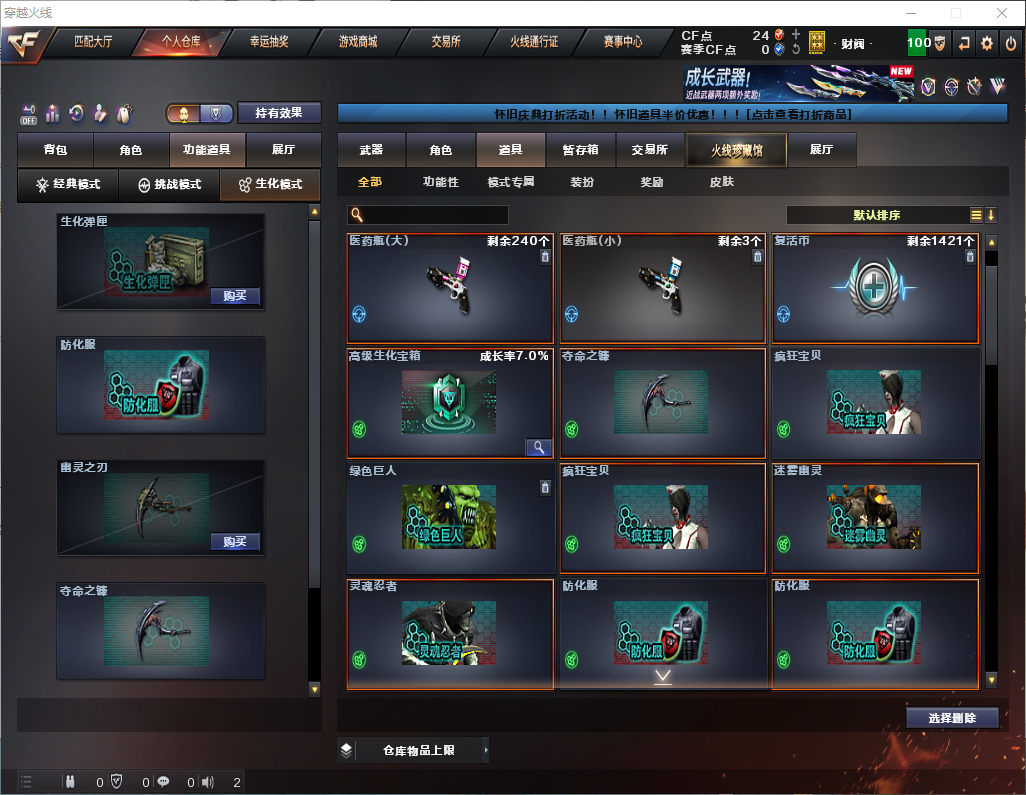
Task: Close the game window
Action: 1002,13
